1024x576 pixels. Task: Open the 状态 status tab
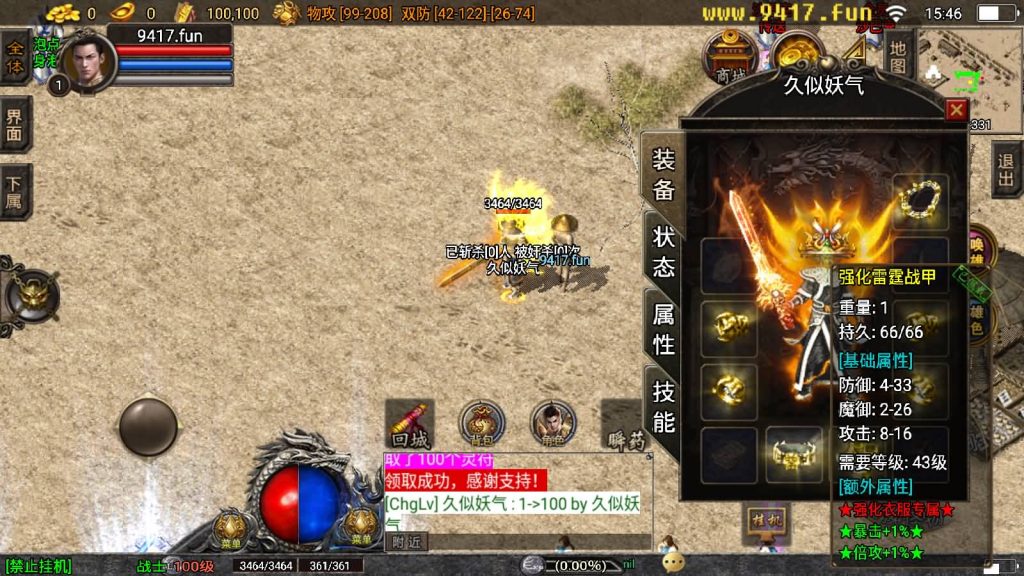663,250
